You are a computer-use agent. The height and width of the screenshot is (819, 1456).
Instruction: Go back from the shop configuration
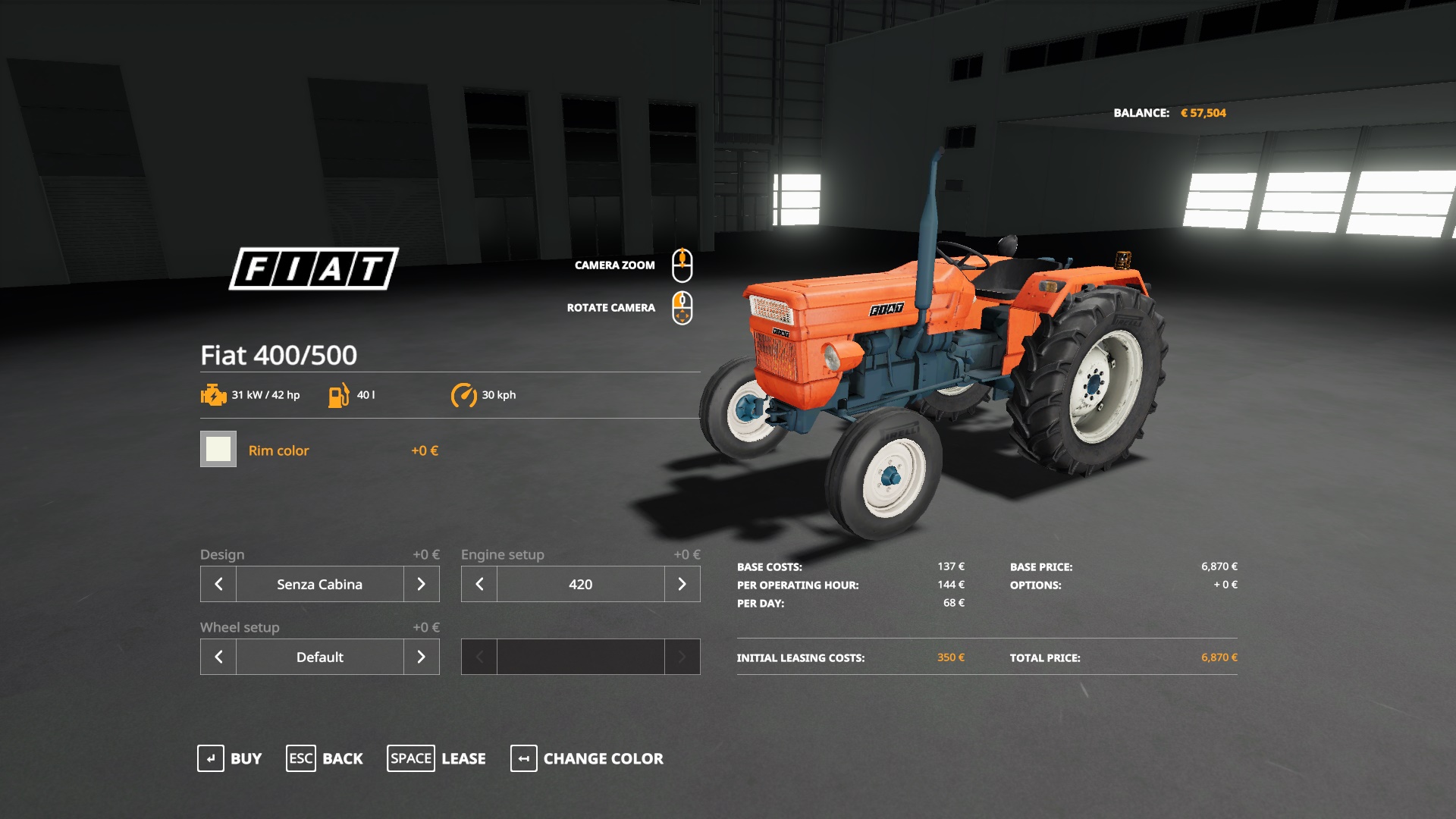click(325, 758)
